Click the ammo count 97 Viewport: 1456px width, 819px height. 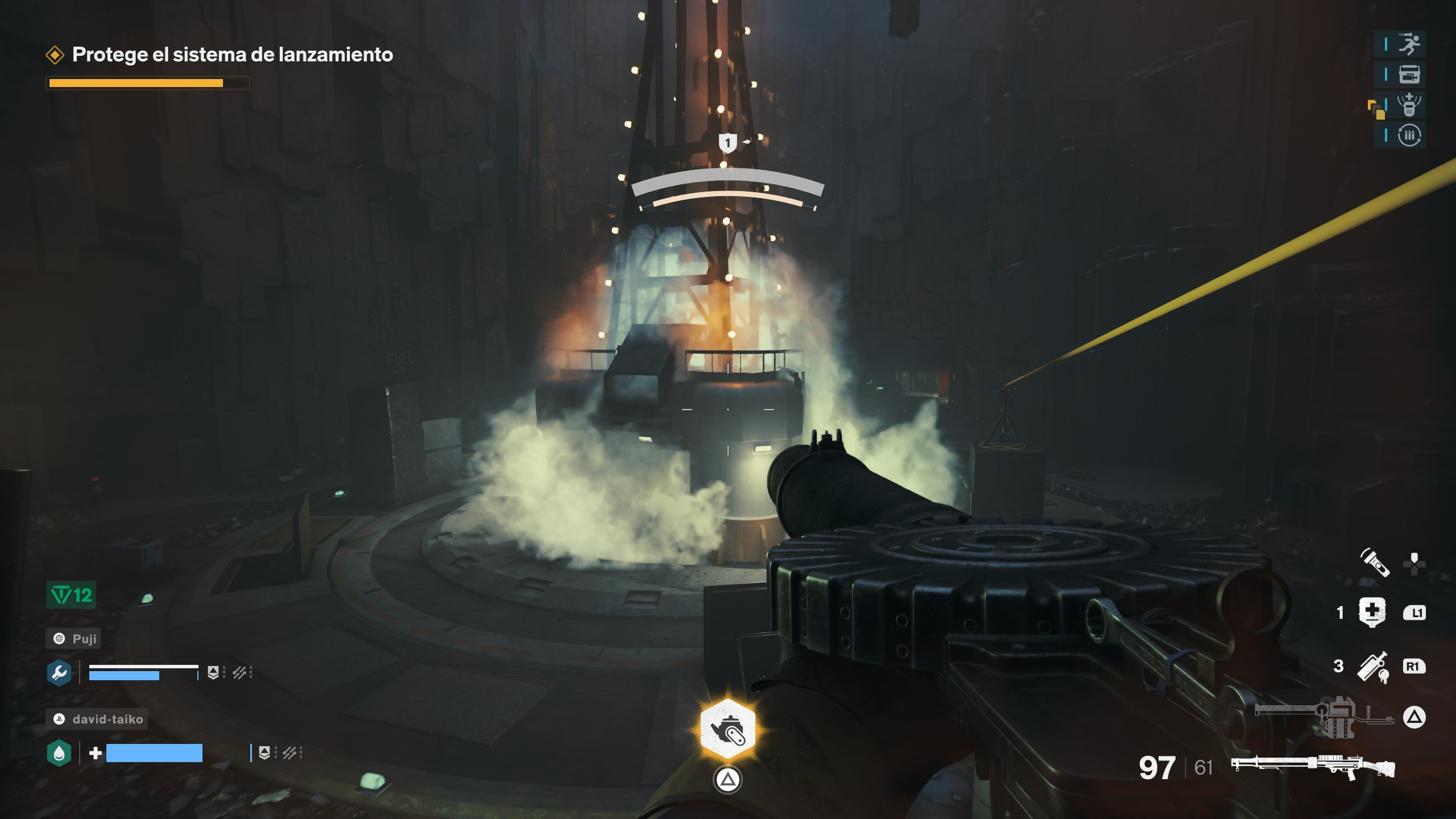[x=1158, y=767]
